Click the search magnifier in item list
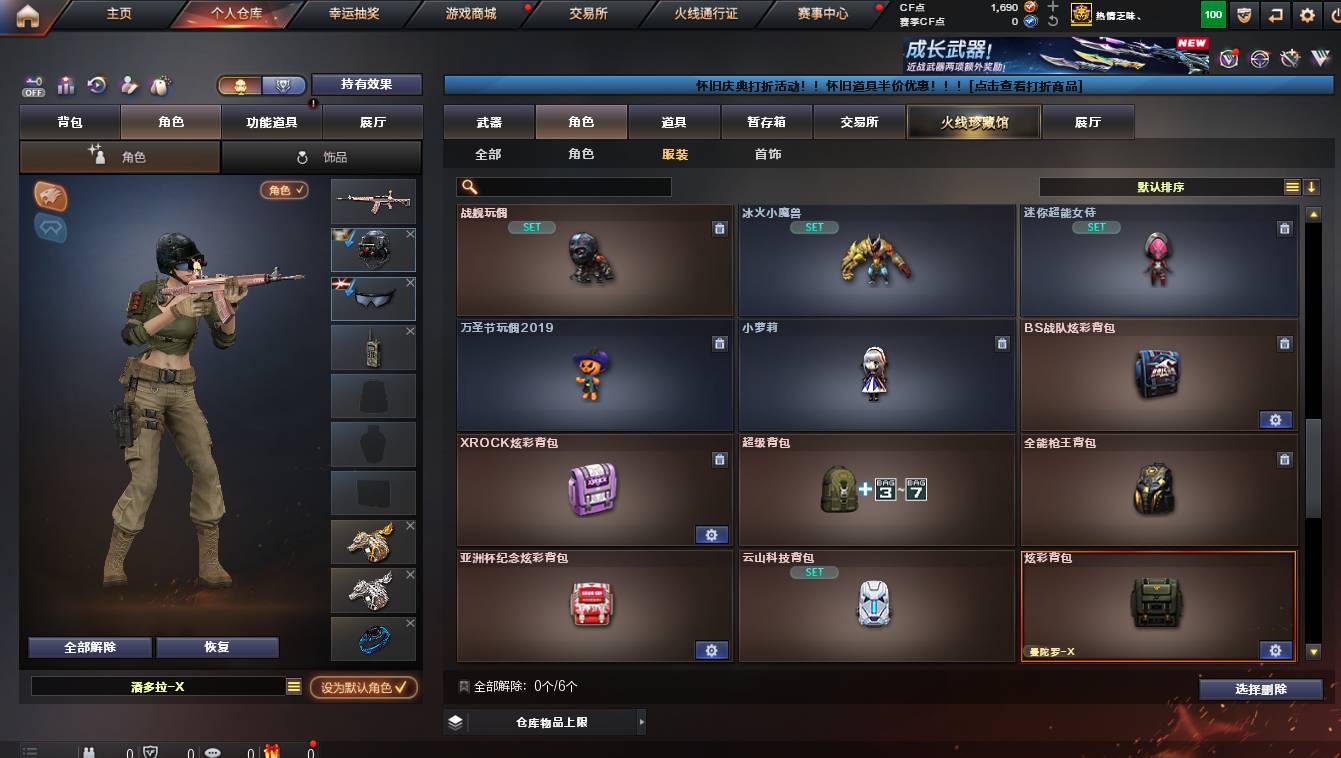This screenshot has width=1341, height=758. (467, 187)
